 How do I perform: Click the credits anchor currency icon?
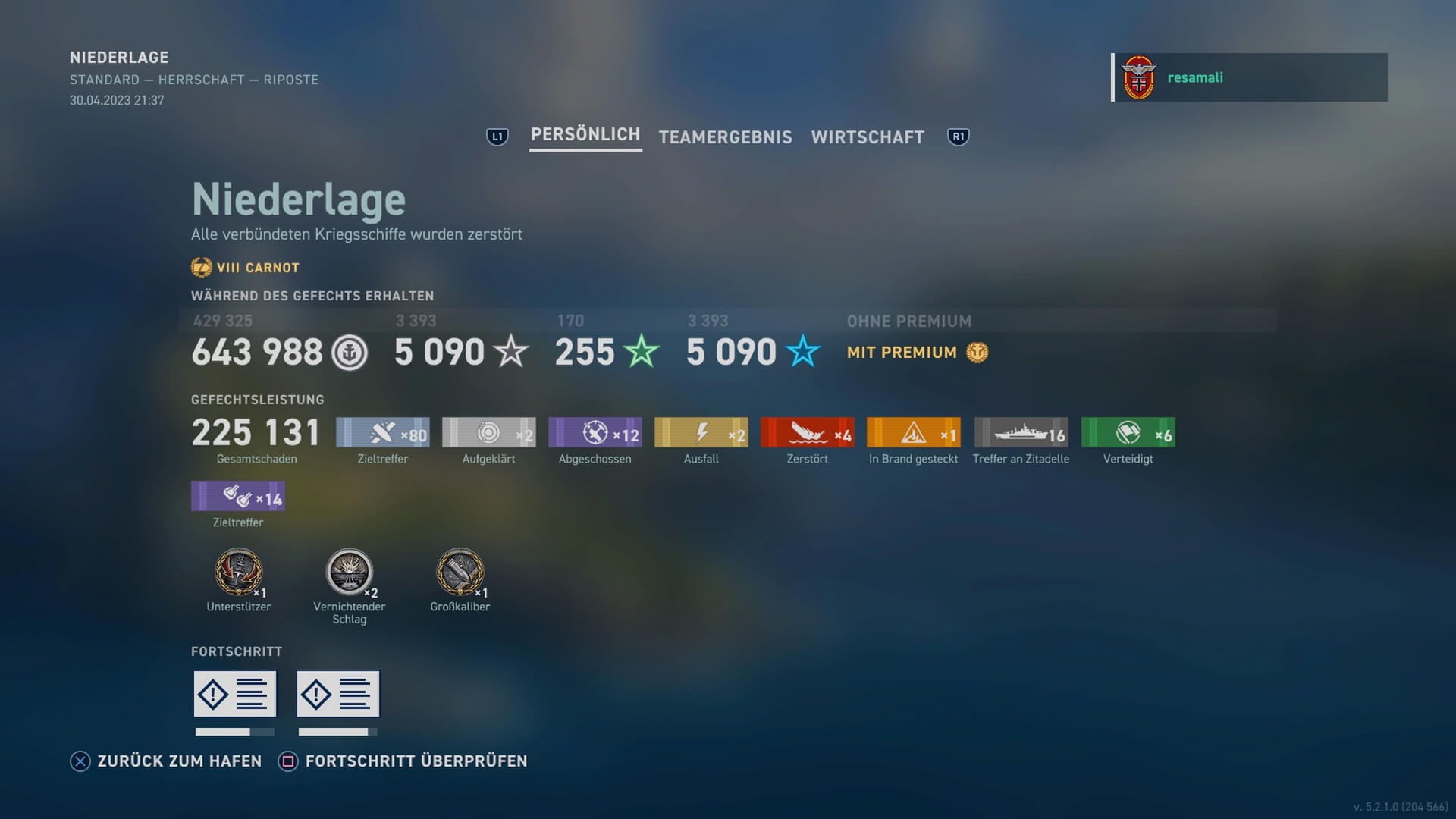350,353
